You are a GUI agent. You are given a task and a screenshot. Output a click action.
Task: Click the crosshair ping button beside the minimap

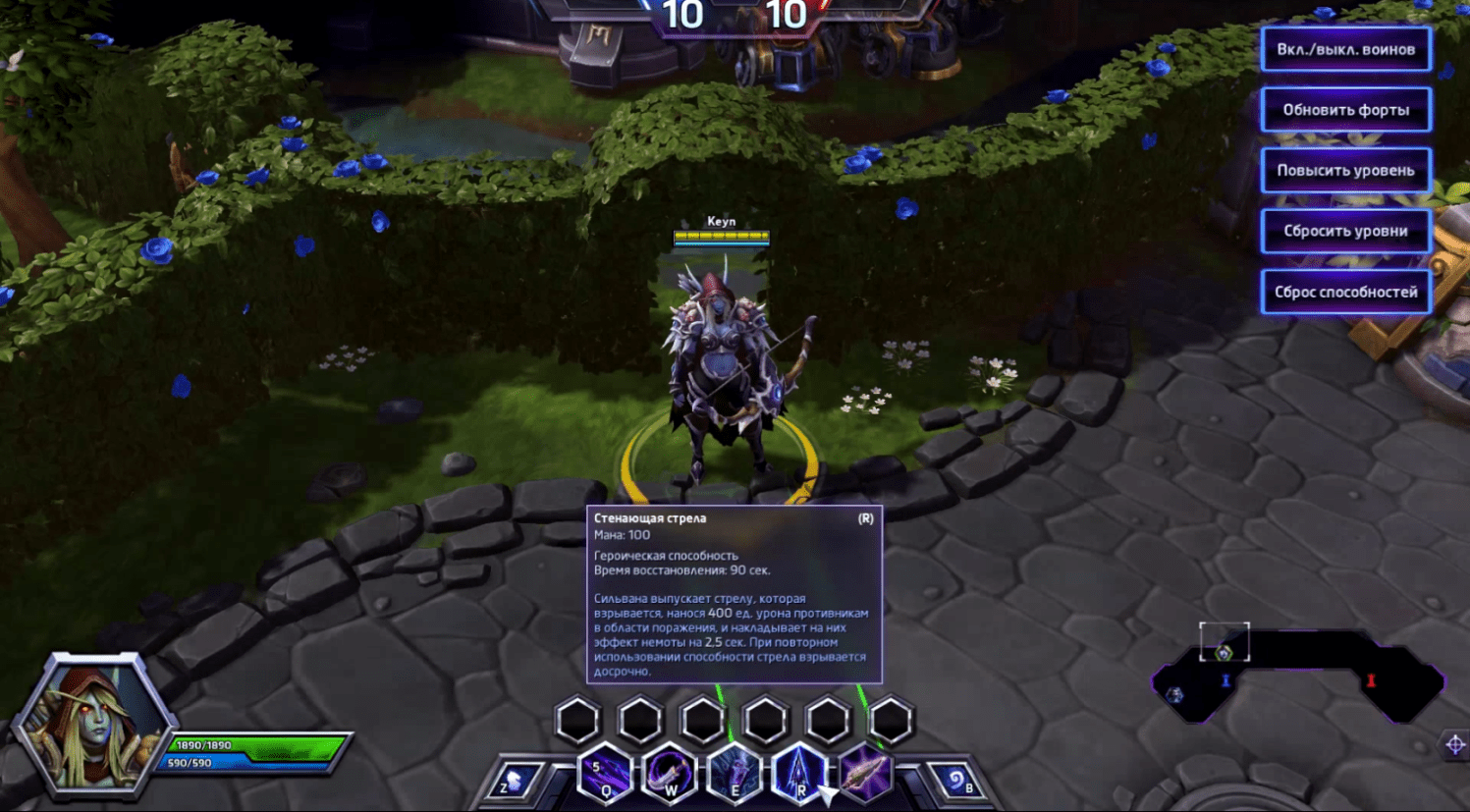click(1455, 745)
